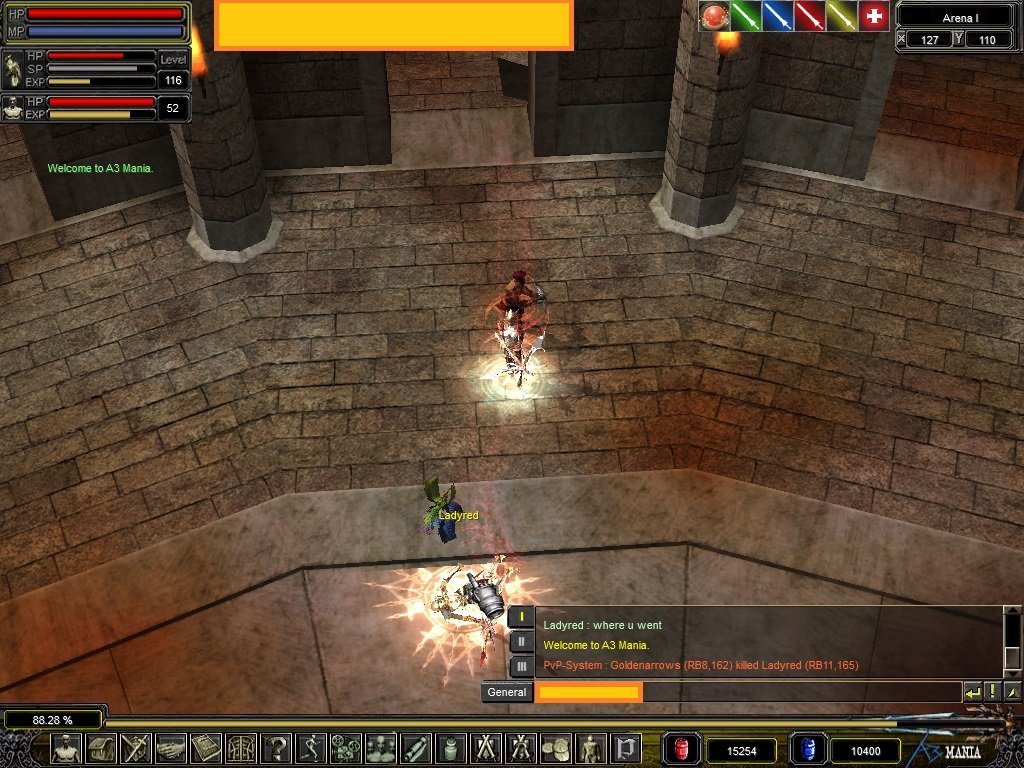Viewport: 1024px width, 768px height.
Task: Use the red HP potion slot
Action: coord(681,749)
